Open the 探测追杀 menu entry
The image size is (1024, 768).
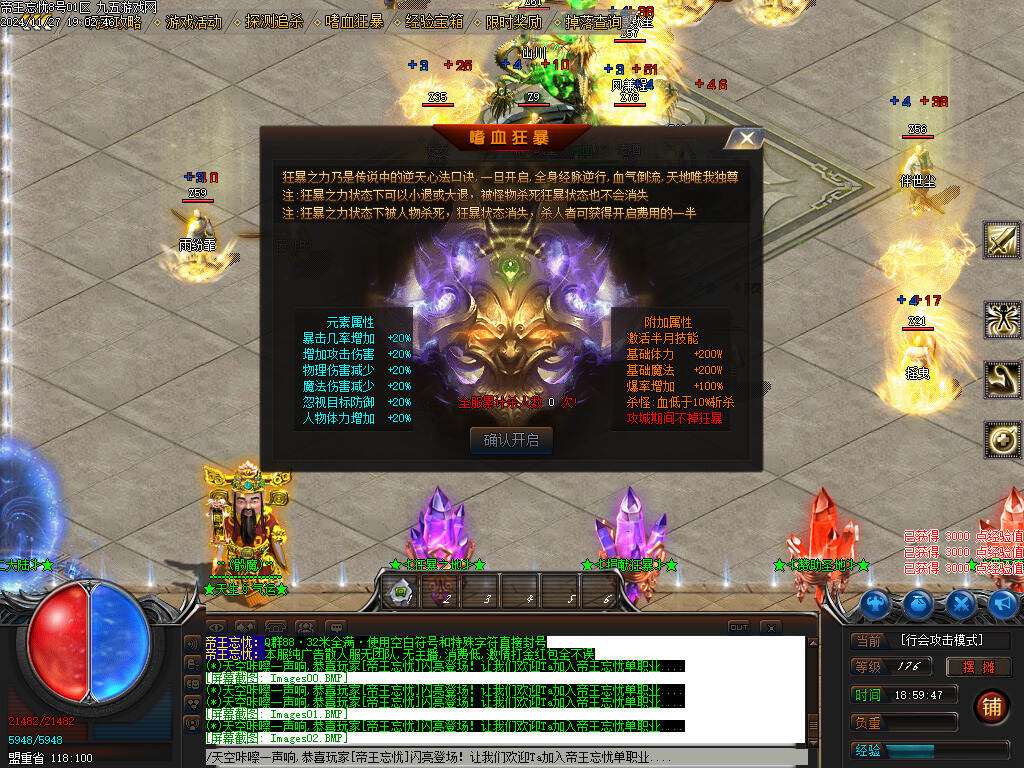[274, 22]
